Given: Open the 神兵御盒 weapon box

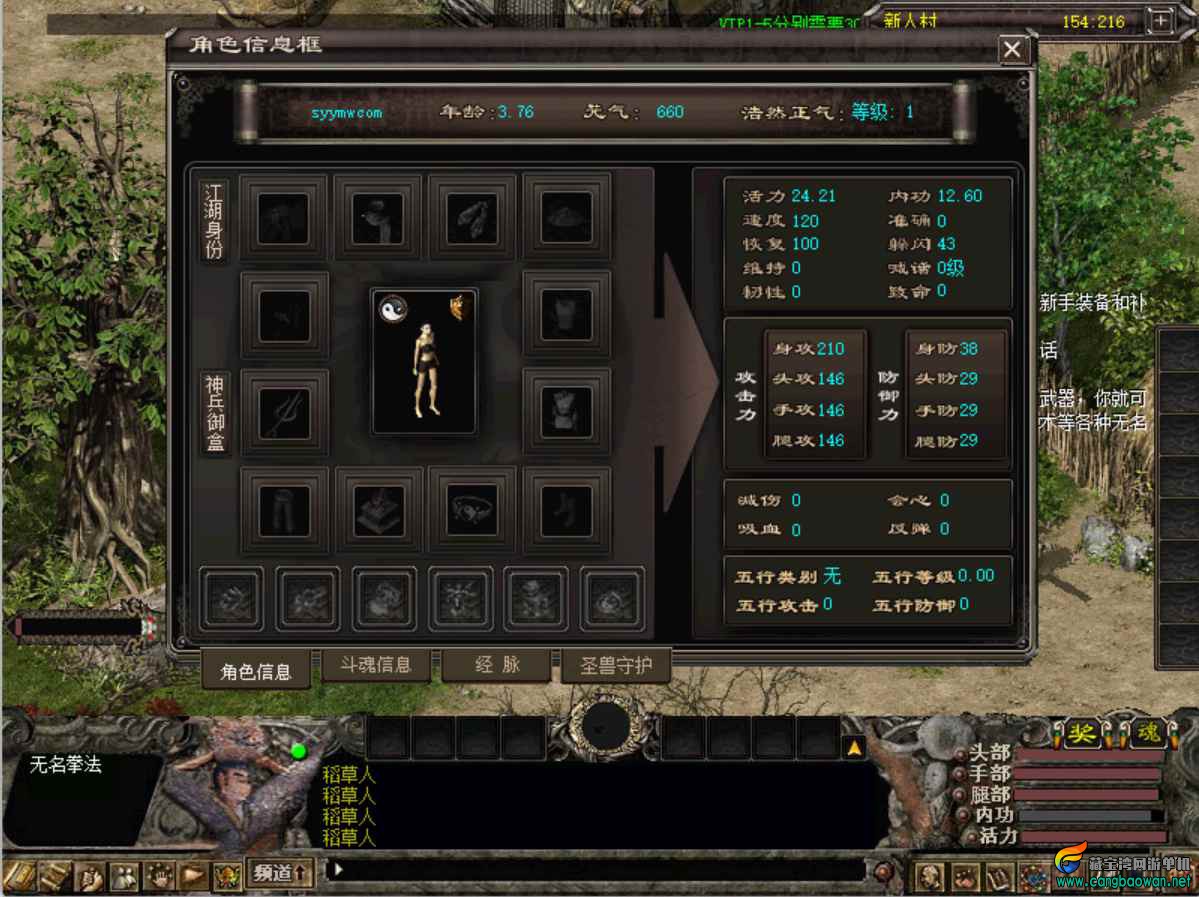Looking at the screenshot, I should [x=215, y=414].
